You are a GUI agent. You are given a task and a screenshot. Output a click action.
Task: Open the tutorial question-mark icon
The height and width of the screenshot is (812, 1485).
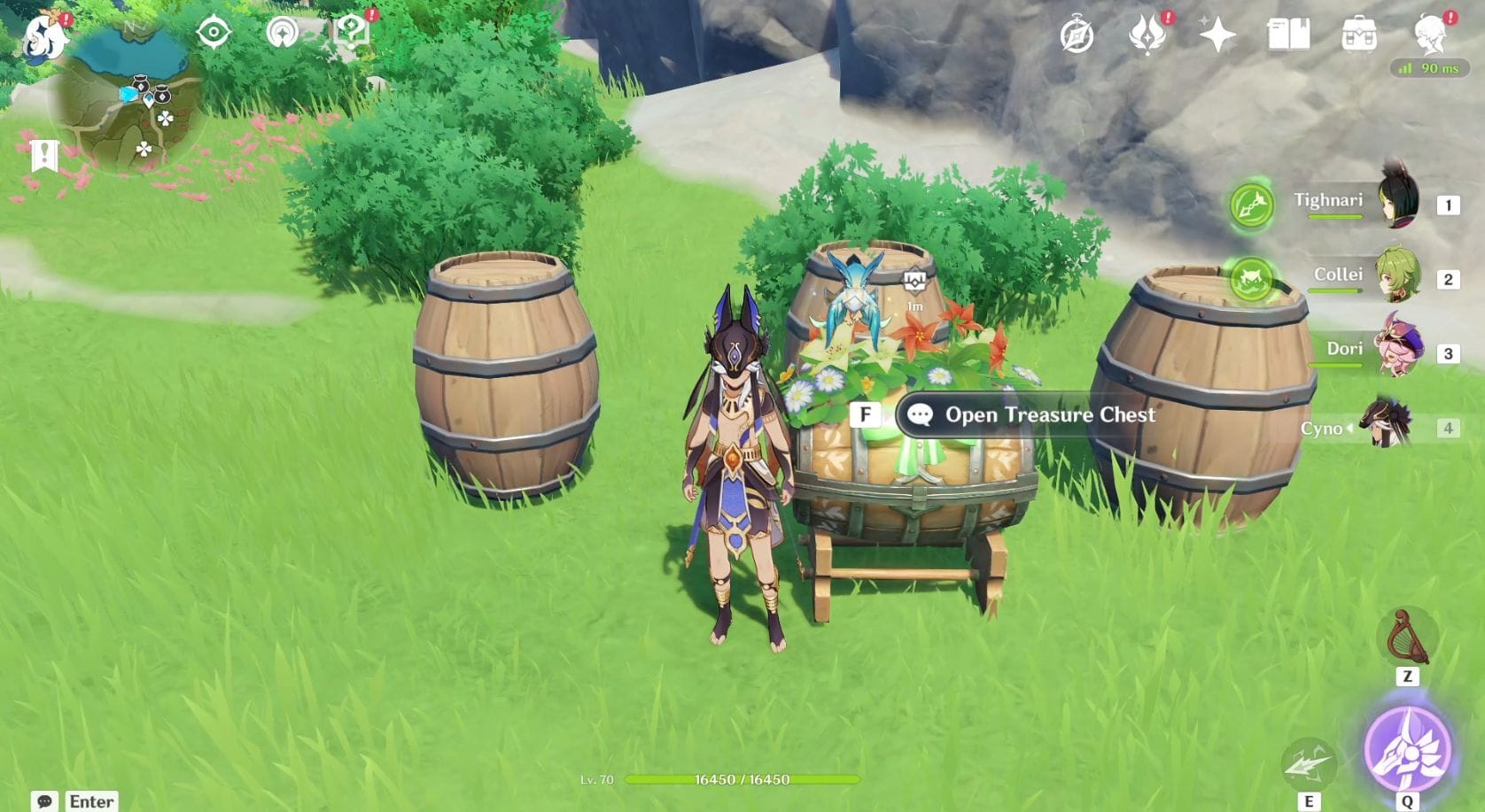click(x=351, y=33)
